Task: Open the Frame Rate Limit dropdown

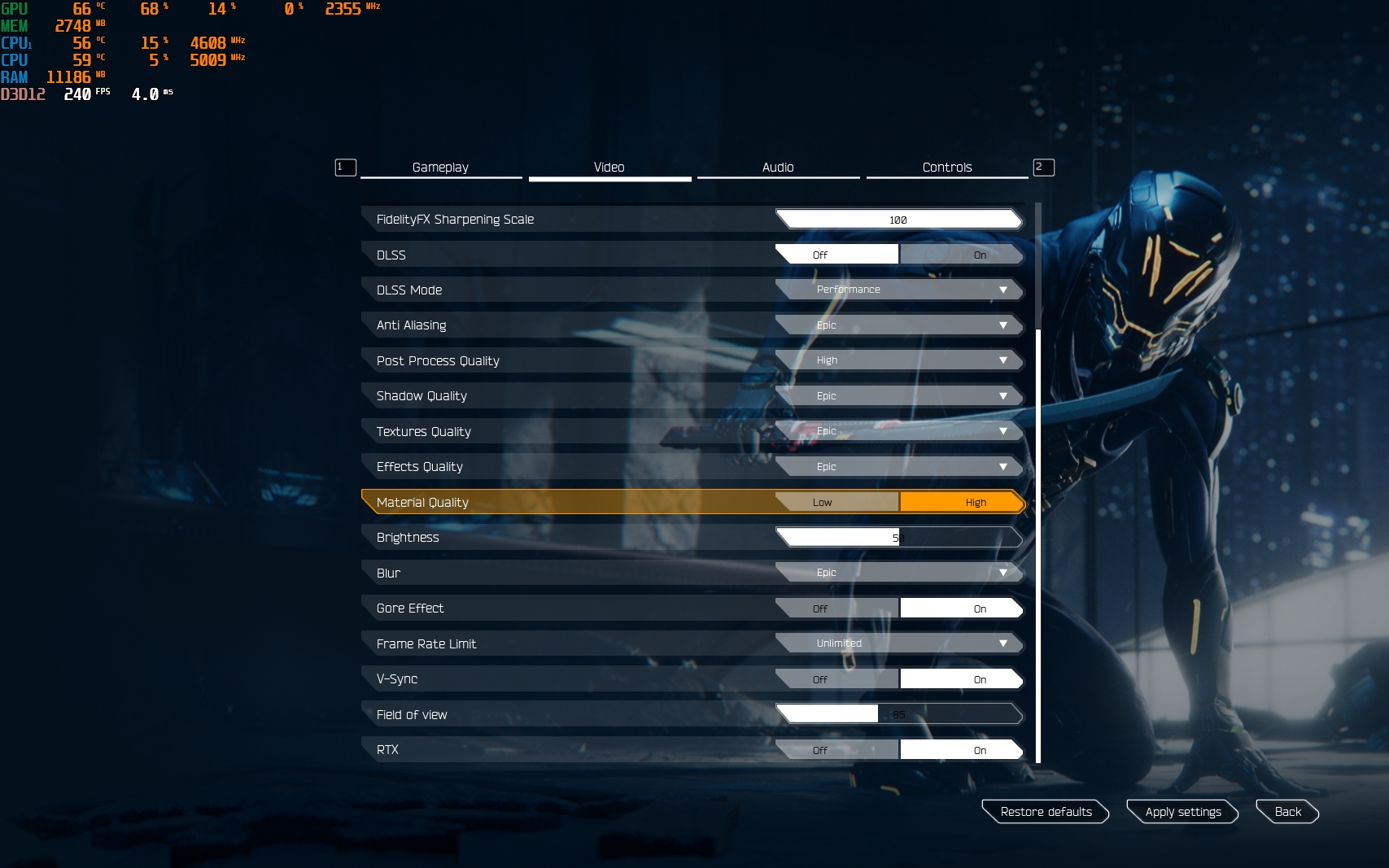Action: pyautogui.click(x=899, y=643)
